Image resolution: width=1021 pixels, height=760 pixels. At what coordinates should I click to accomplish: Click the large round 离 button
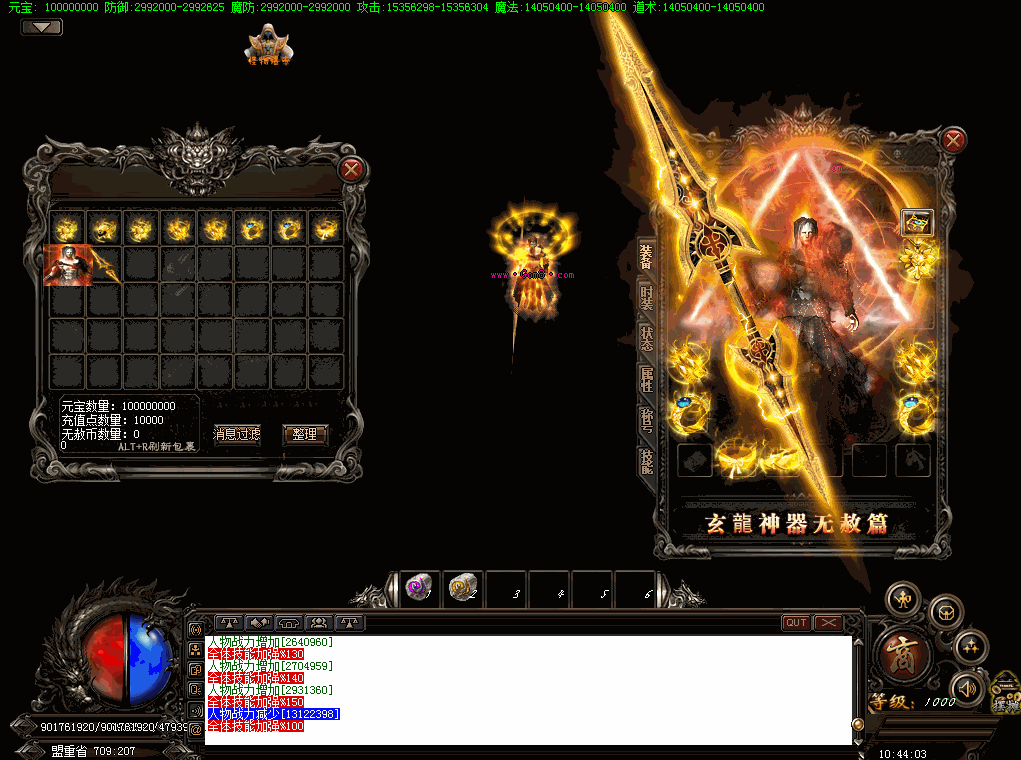tap(907, 654)
